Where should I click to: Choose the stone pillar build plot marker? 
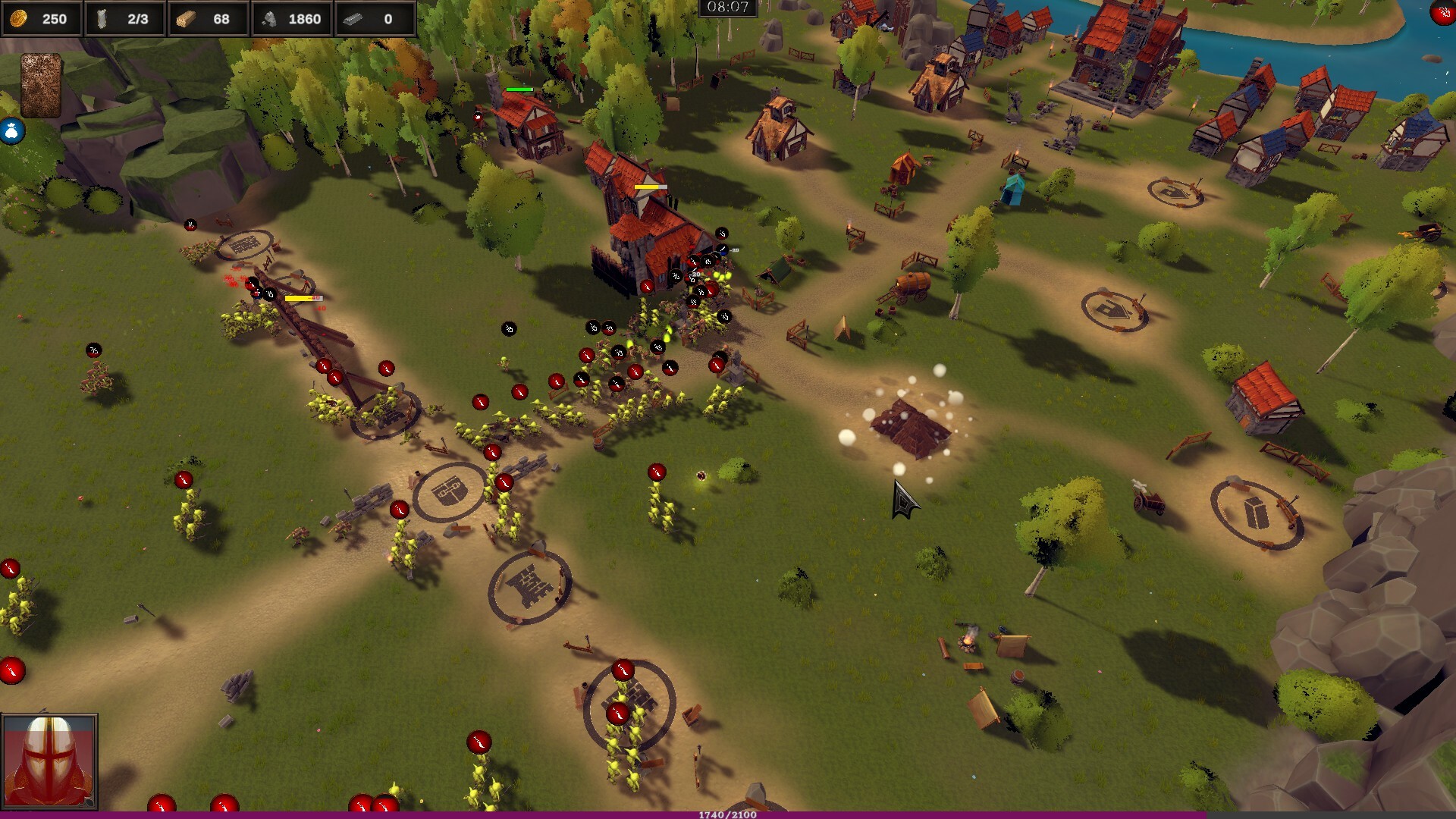click(x=1256, y=513)
